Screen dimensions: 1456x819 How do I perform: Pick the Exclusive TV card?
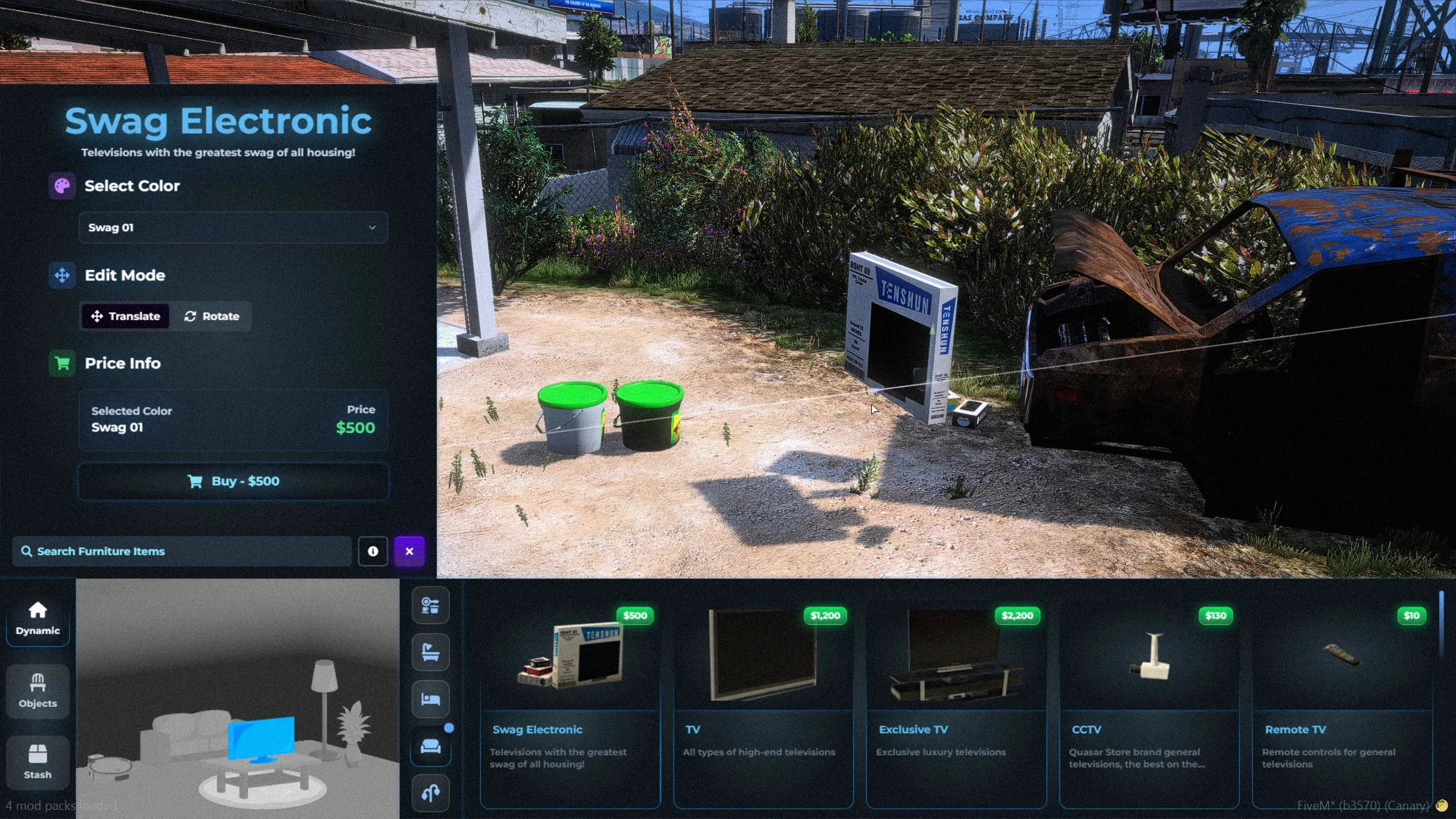point(956,705)
